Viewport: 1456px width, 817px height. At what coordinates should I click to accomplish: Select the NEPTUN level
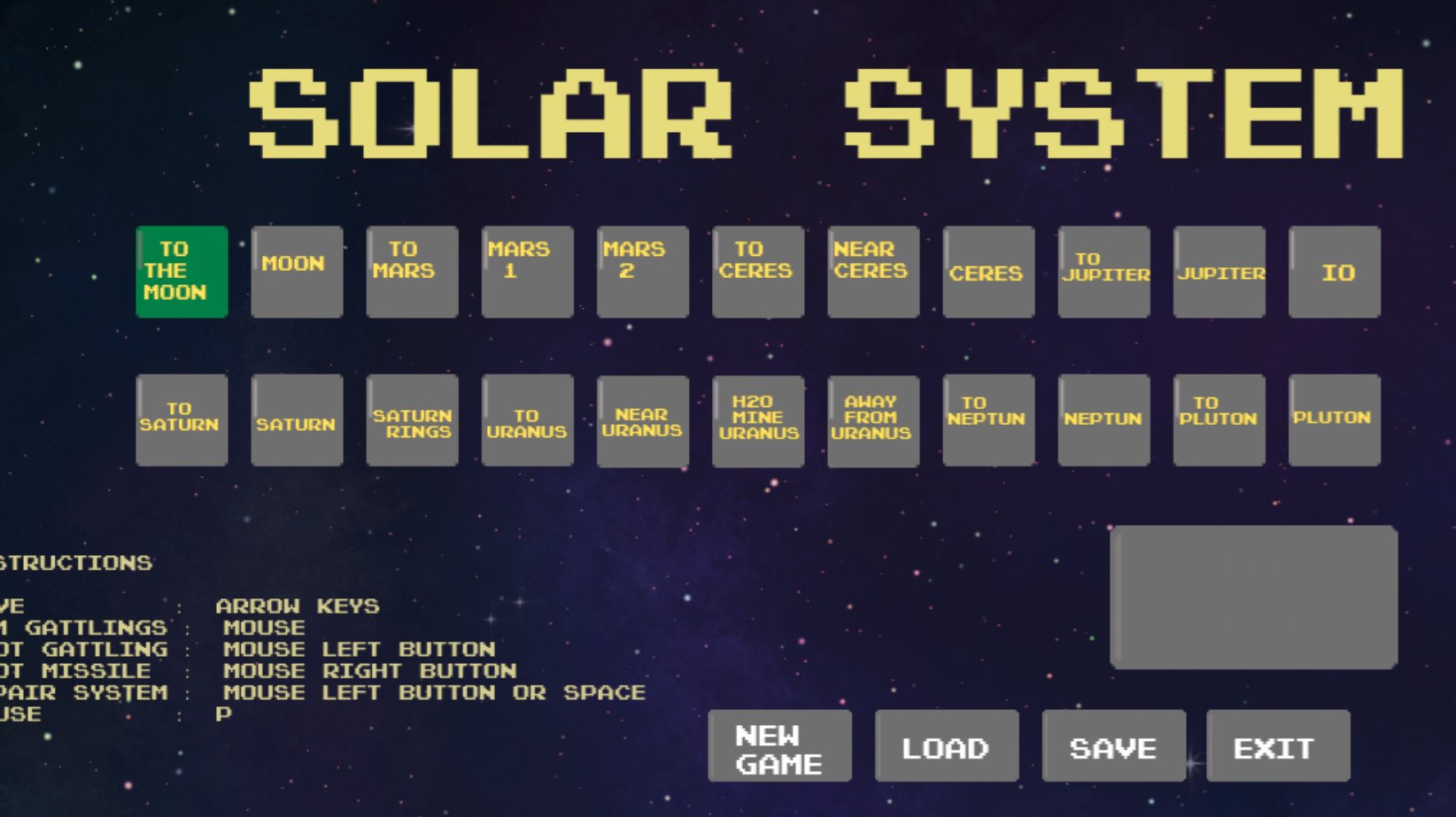(x=1103, y=420)
